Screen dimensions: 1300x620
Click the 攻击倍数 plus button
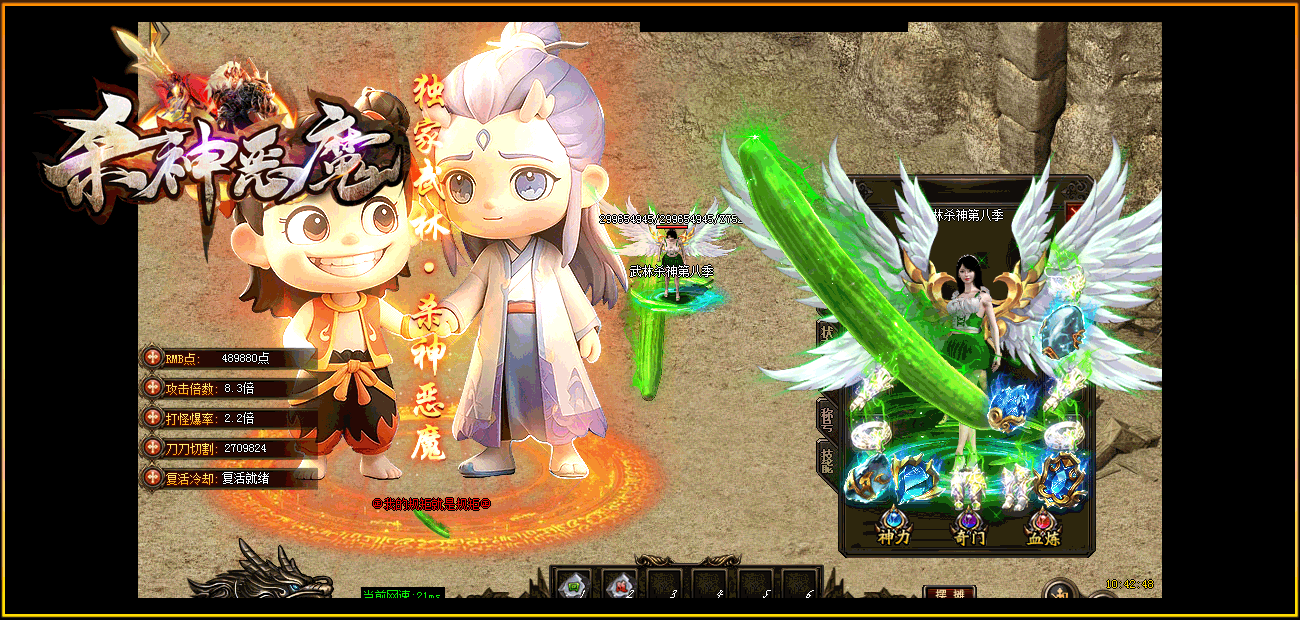pyautogui.click(x=152, y=387)
